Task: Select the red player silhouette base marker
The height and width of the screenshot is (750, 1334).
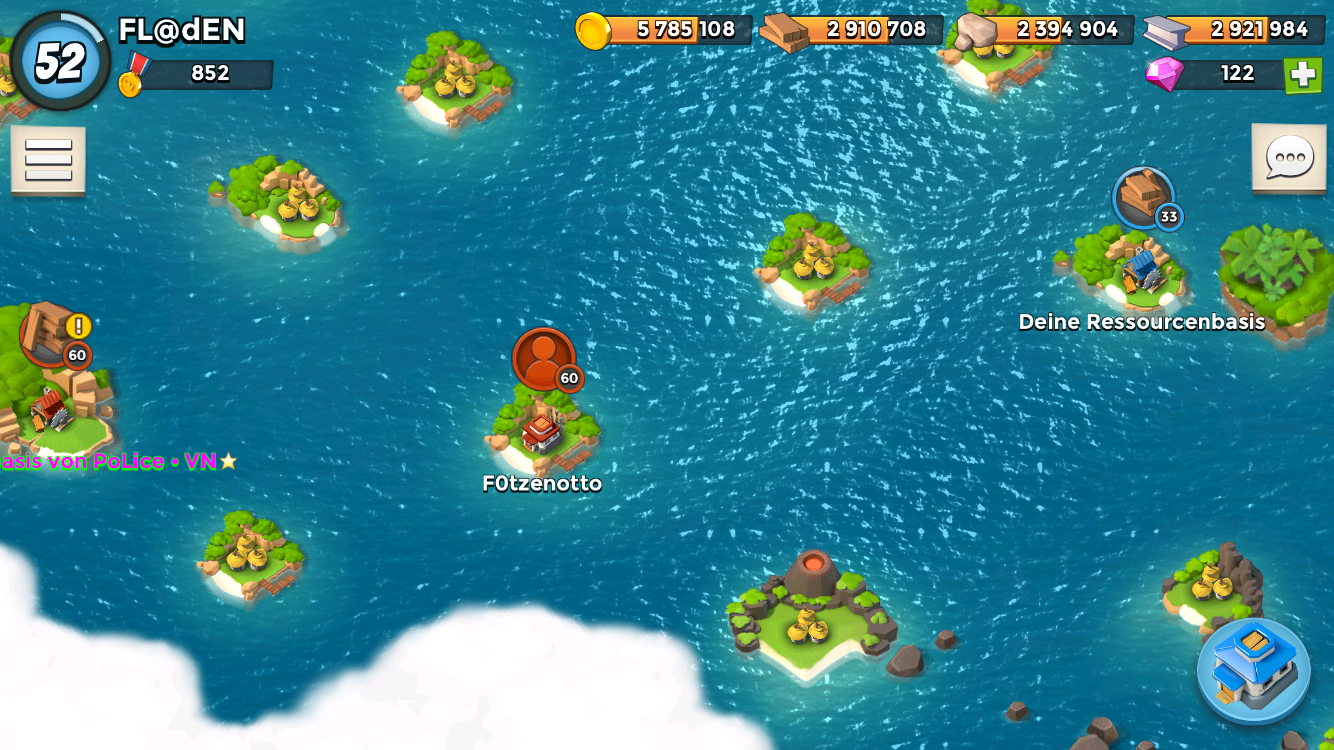Action: (544, 360)
